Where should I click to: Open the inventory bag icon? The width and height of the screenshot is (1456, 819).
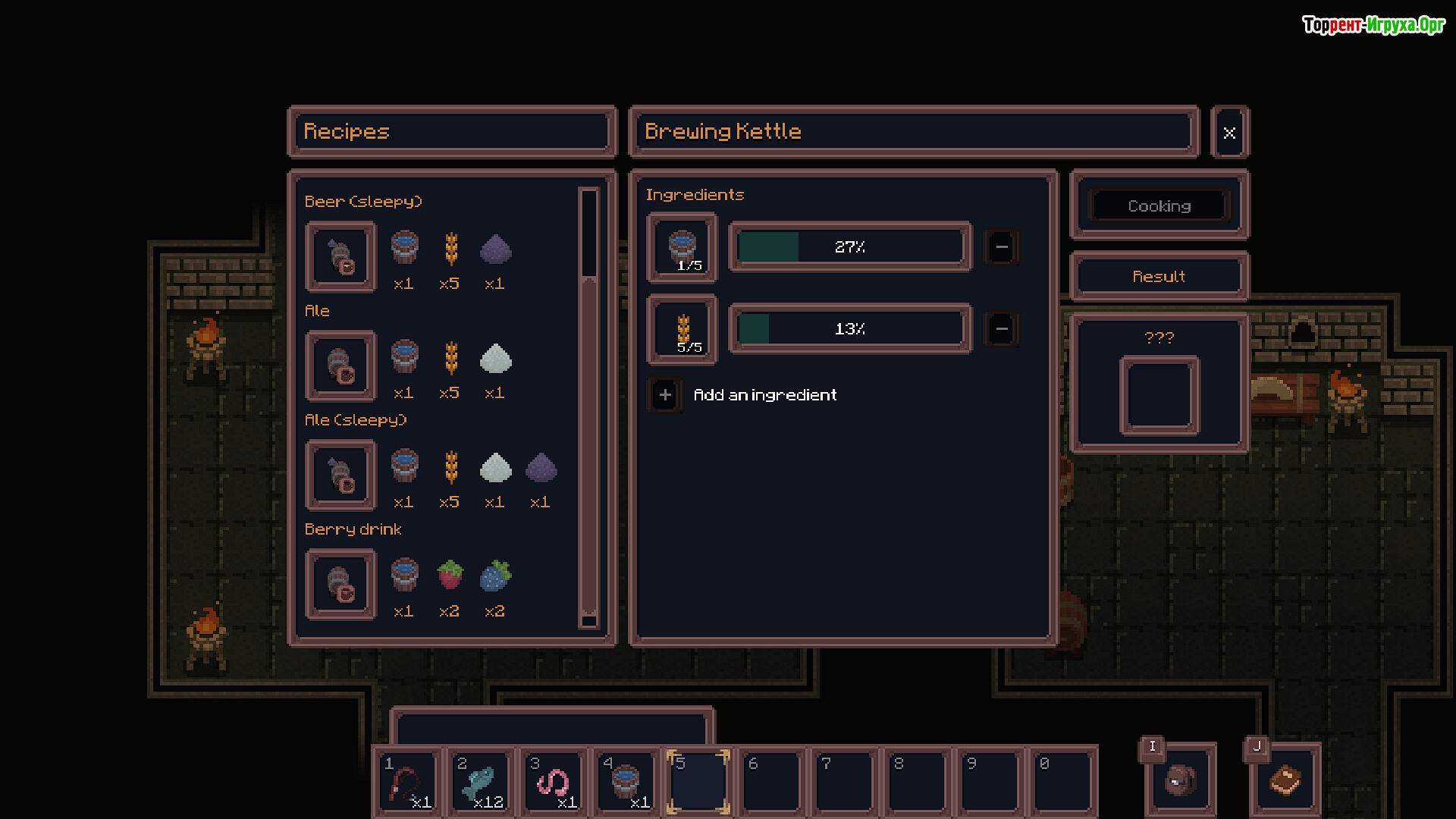pos(1181,781)
